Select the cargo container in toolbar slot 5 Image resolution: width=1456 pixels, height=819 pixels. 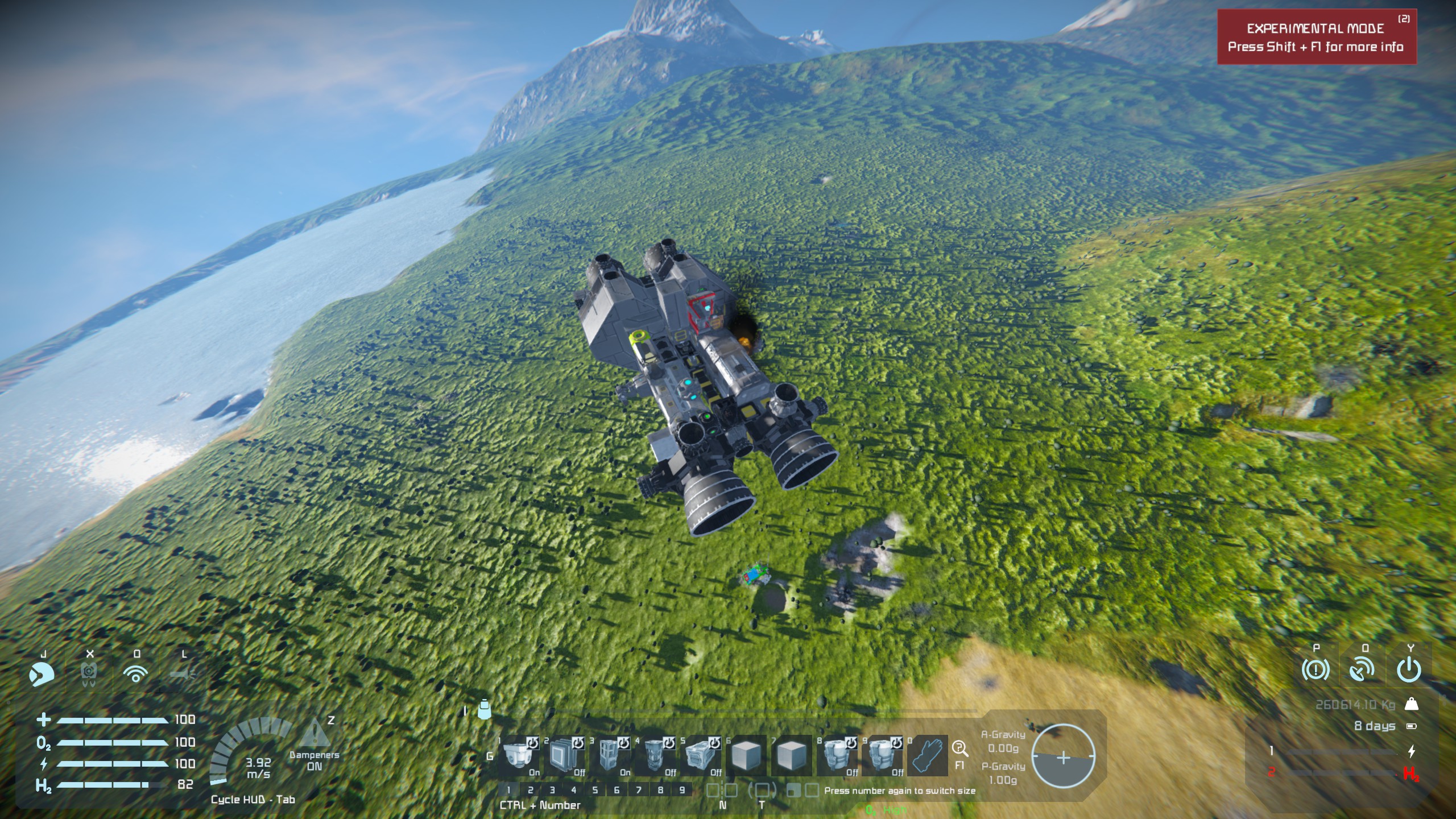[700, 755]
